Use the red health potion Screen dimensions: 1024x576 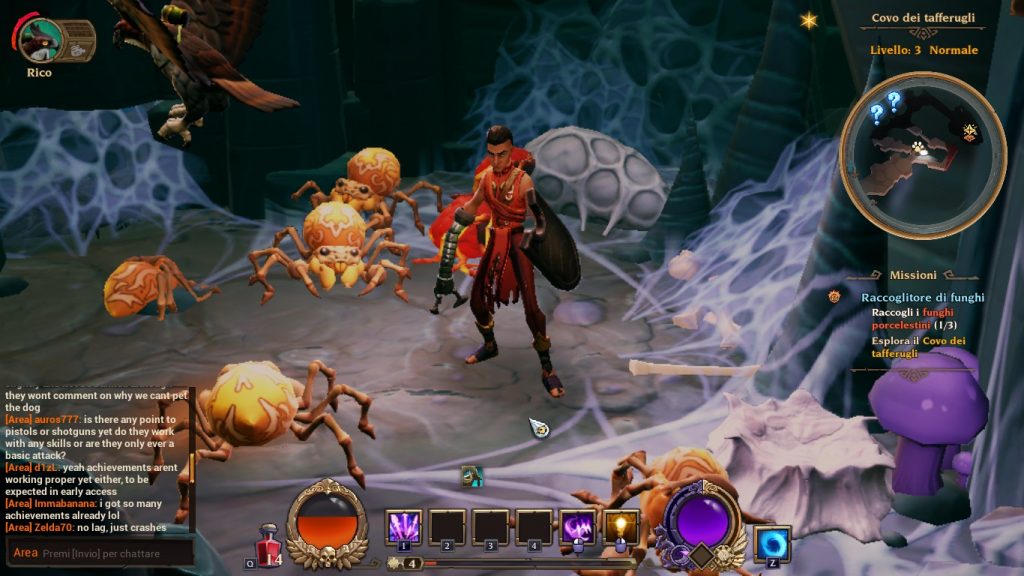pyautogui.click(x=267, y=543)
